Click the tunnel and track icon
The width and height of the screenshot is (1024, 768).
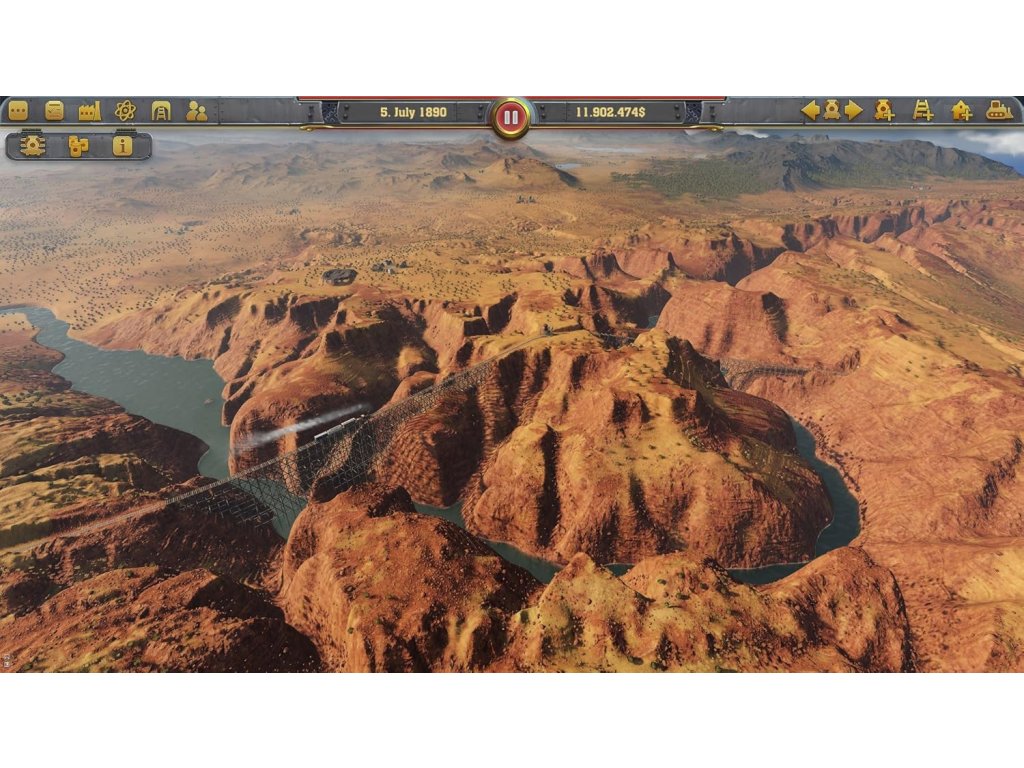[x=160, y=111]
